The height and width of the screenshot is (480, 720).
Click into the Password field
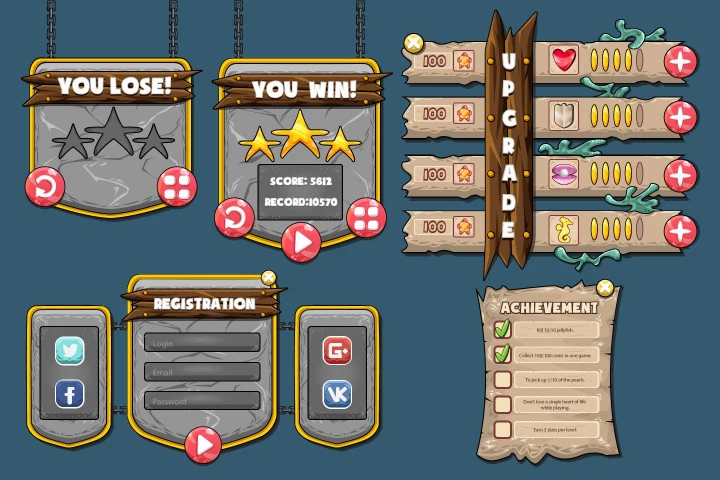click(x=202, y=401)
